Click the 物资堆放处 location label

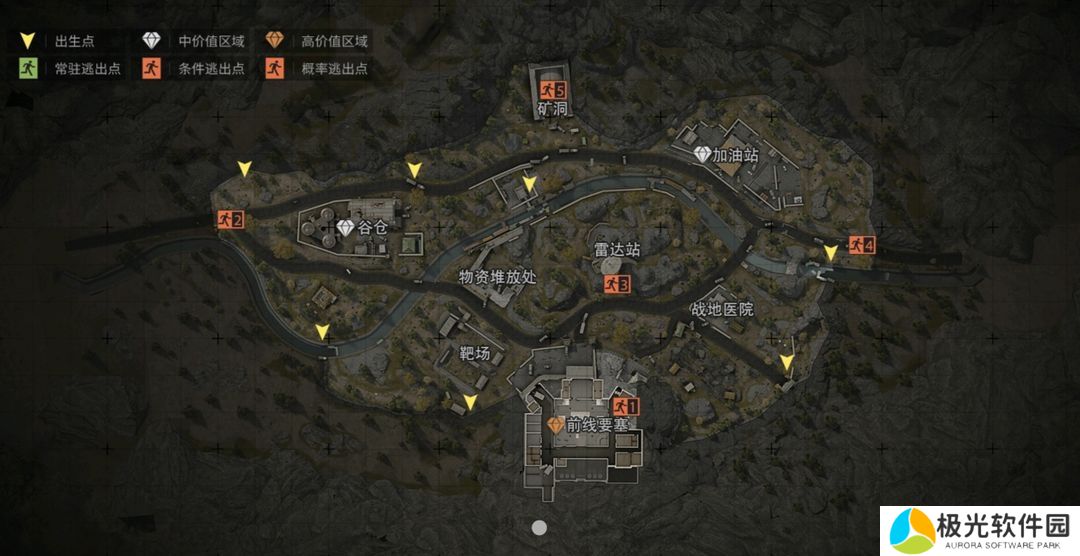498,277
